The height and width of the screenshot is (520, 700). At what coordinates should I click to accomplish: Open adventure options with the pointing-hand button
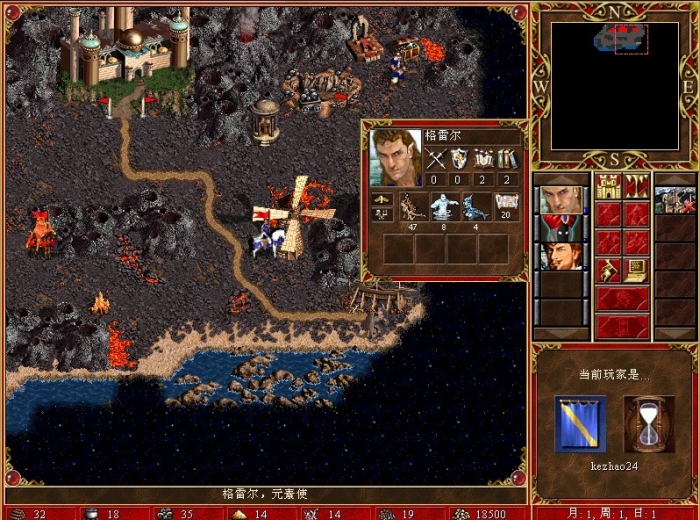608,270
